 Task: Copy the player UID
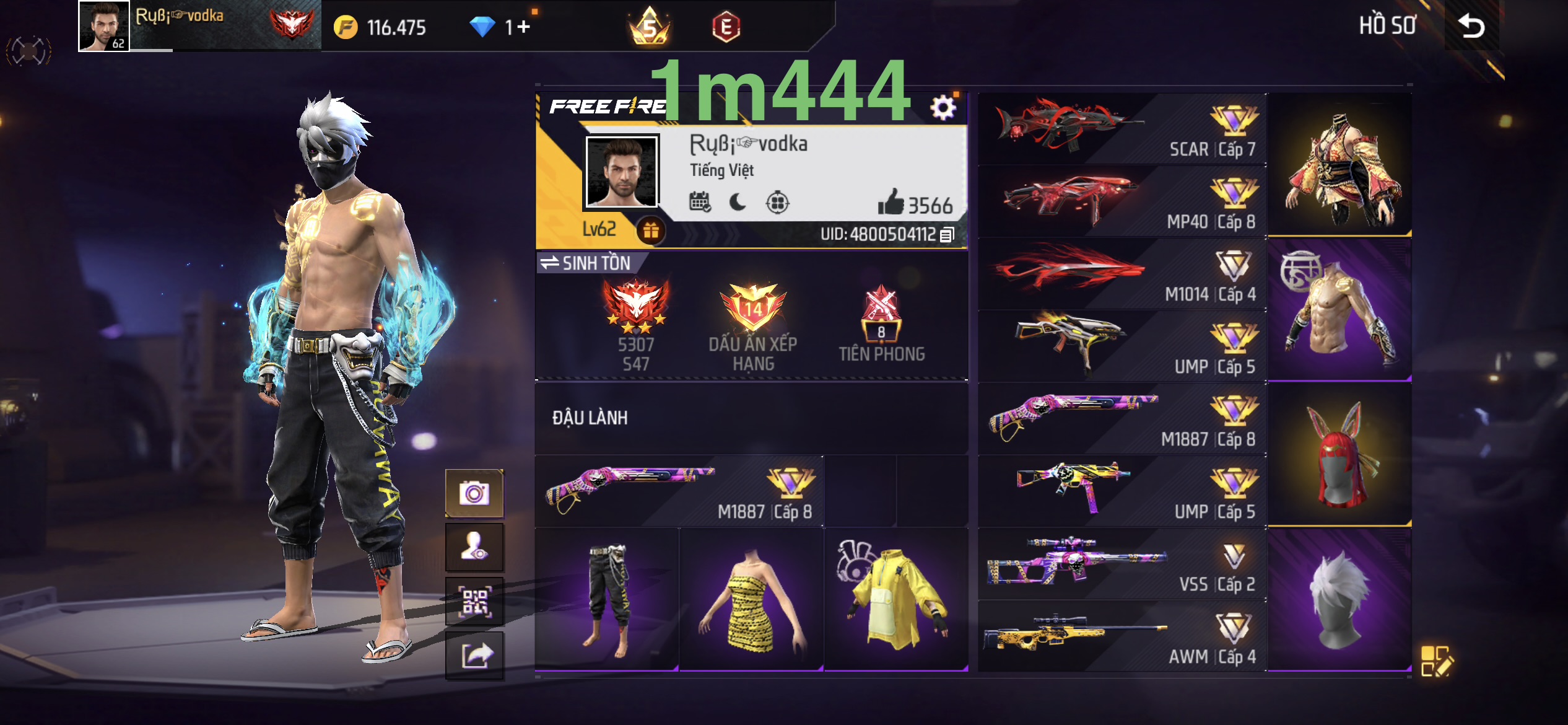pyautogui.click(x=947, y=235)
